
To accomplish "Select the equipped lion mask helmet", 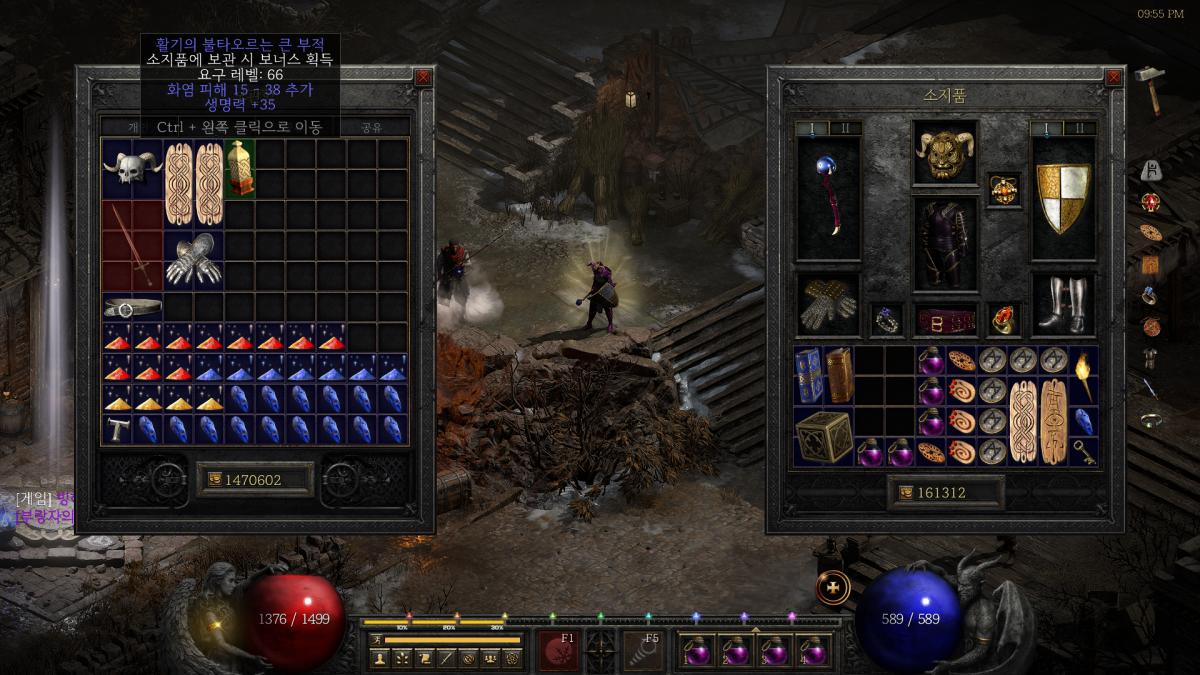I will coord(944,154).
